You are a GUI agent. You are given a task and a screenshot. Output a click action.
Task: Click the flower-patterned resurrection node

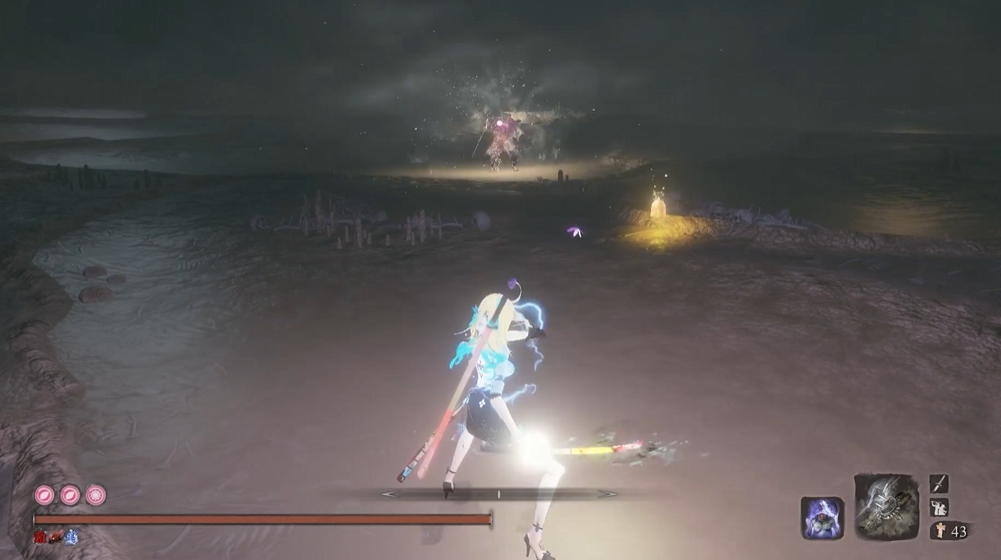pos(95,495)
